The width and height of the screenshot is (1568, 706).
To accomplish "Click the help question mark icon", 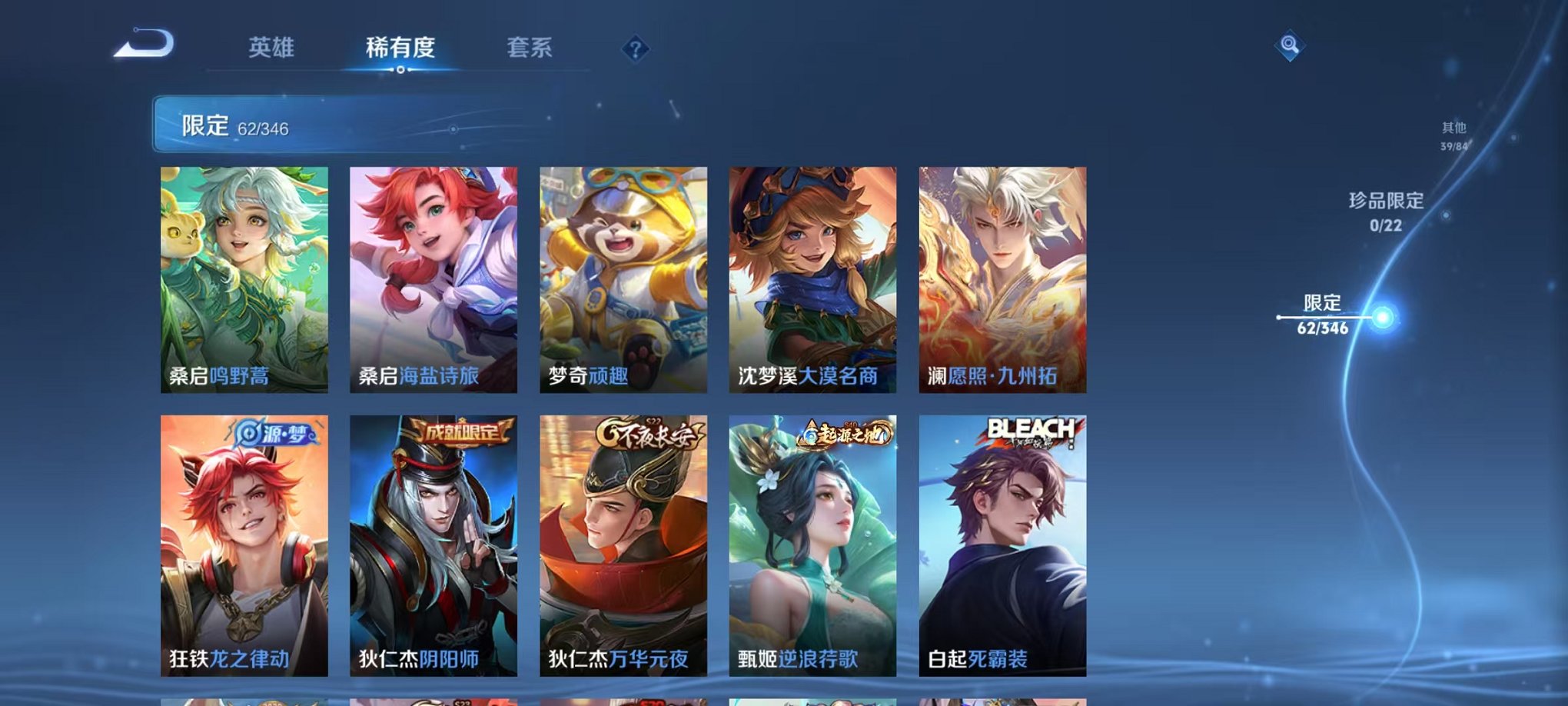I will [634, 50].
